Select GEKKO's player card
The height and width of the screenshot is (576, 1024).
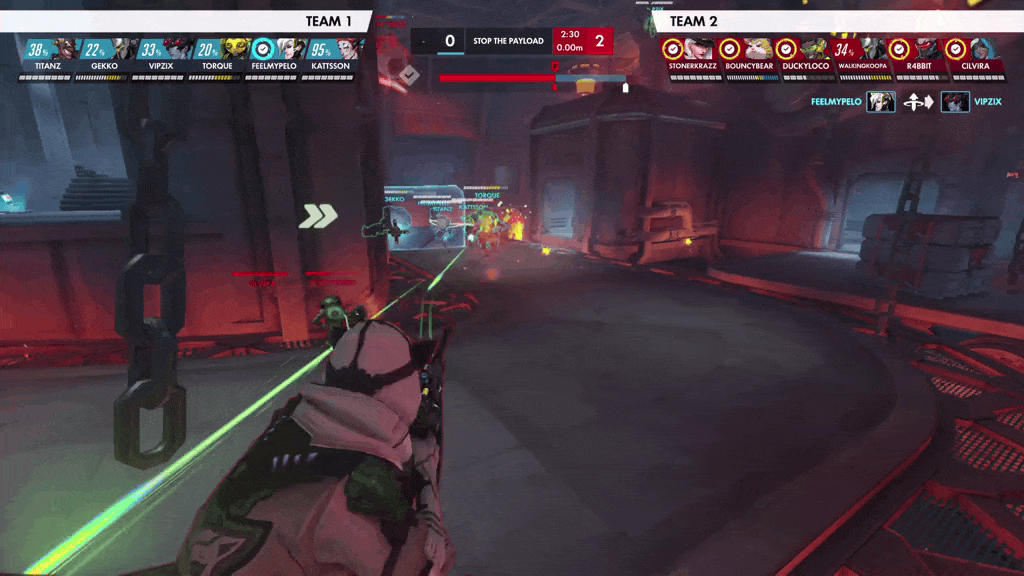104,52
